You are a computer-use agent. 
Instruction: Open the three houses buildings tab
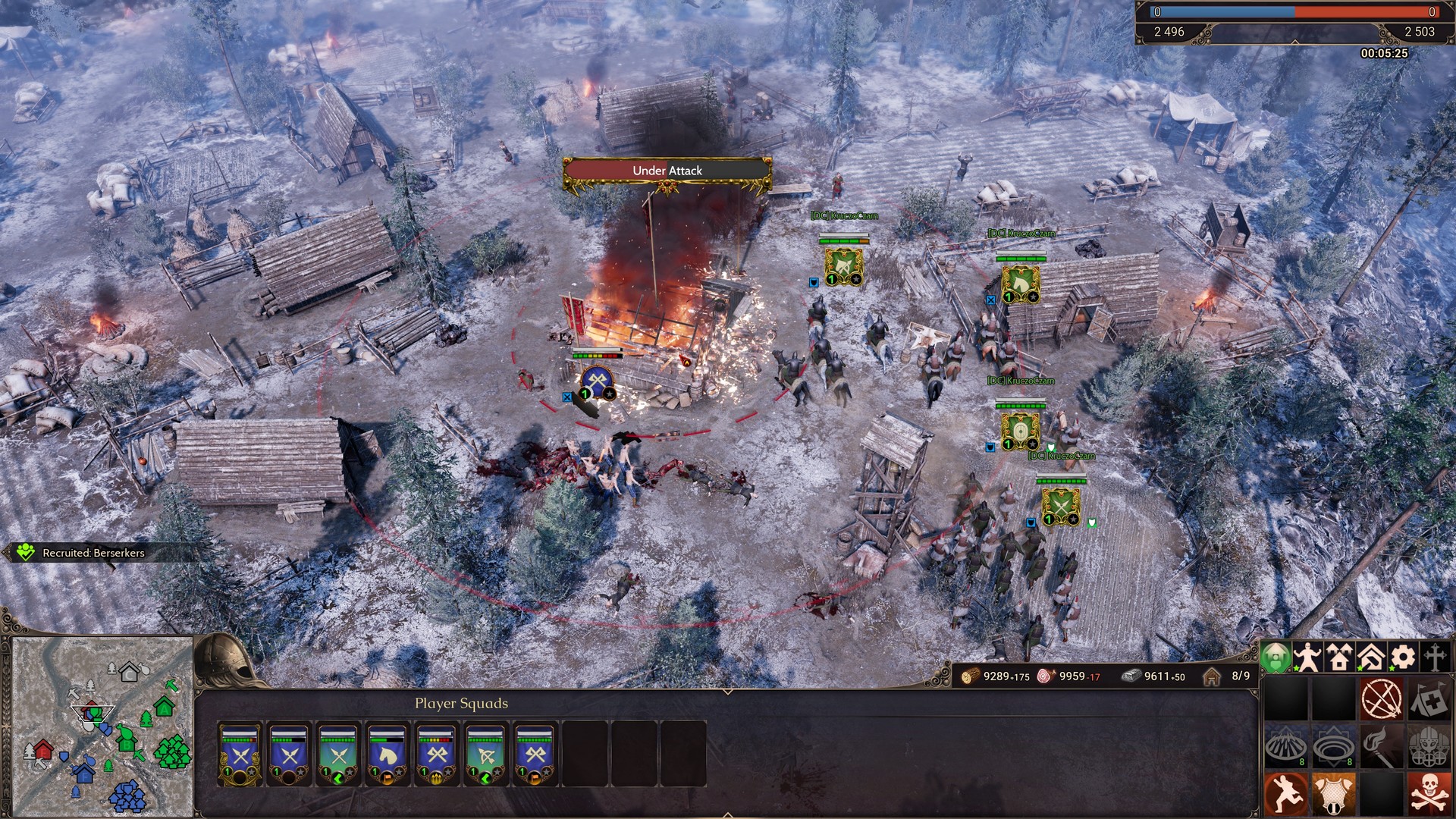coord(1339,657)
